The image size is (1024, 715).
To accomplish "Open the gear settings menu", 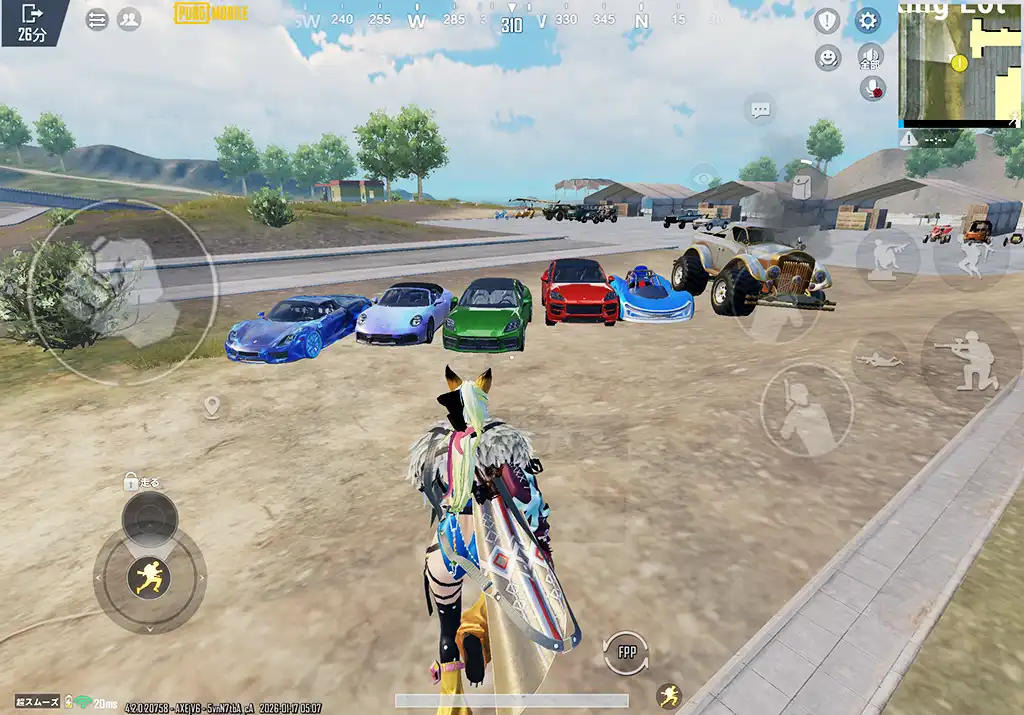I will [867, 20].
